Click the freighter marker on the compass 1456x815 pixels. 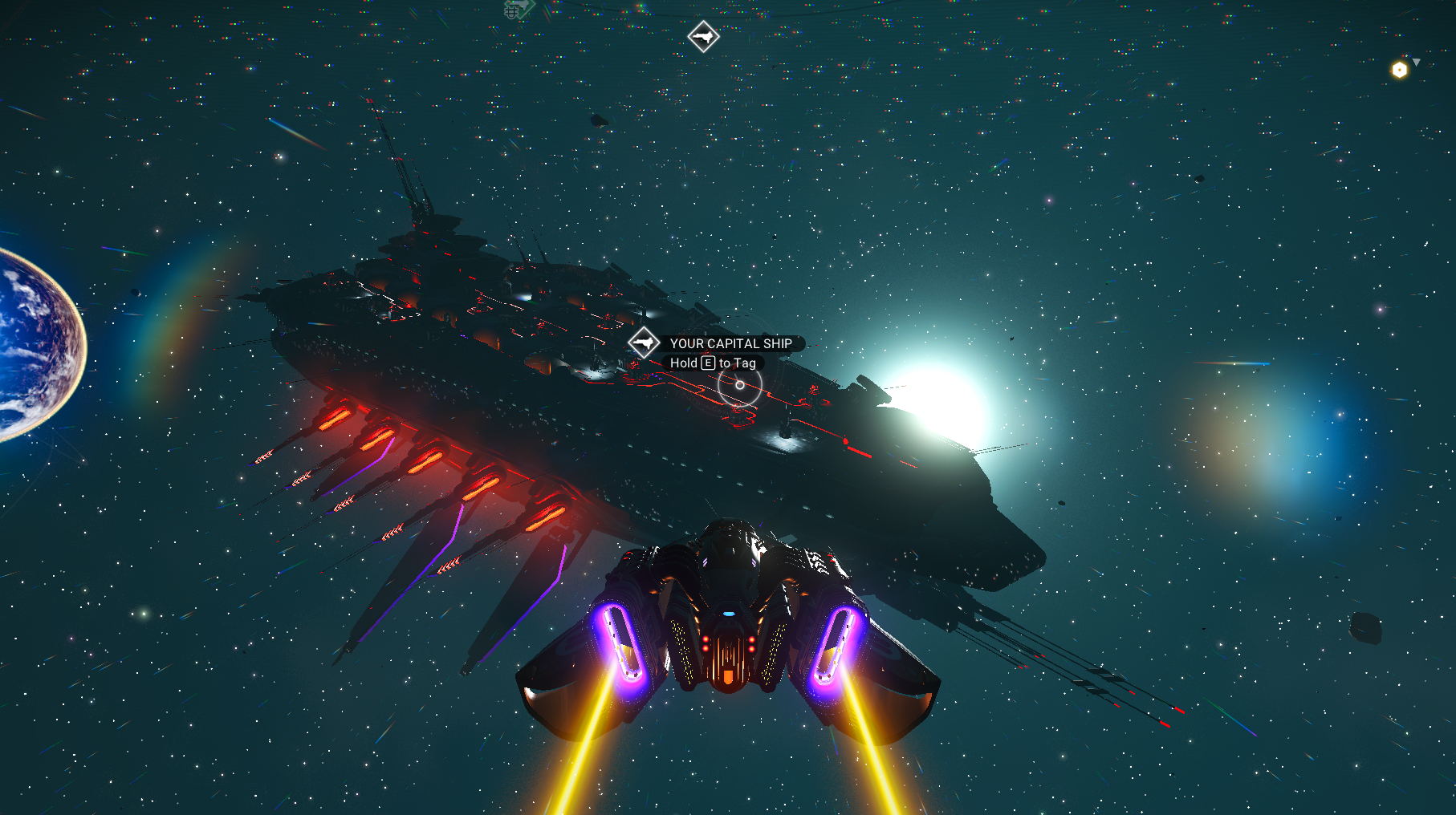point(703,36)
